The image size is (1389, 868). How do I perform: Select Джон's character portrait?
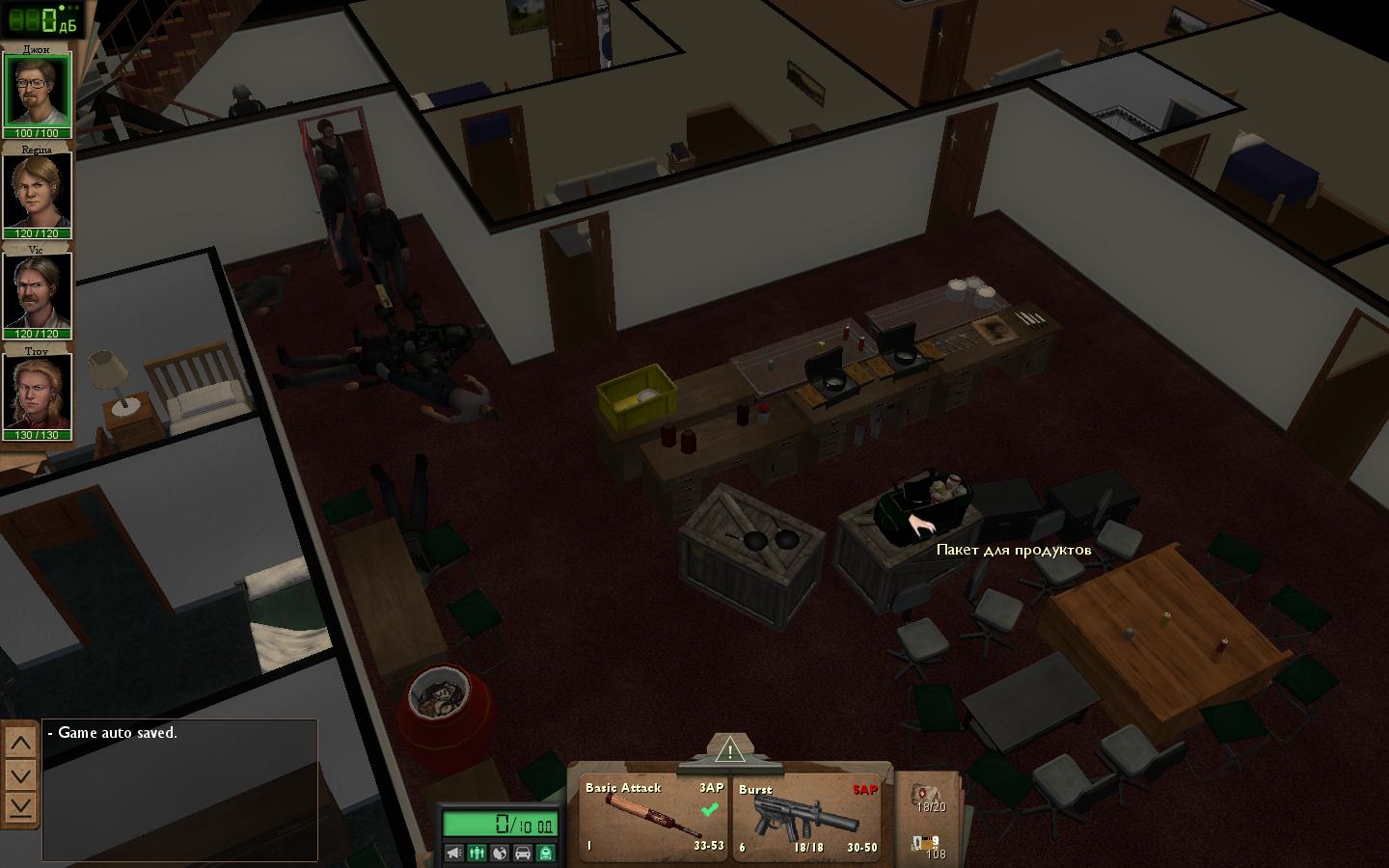click(x=38, y=90)
